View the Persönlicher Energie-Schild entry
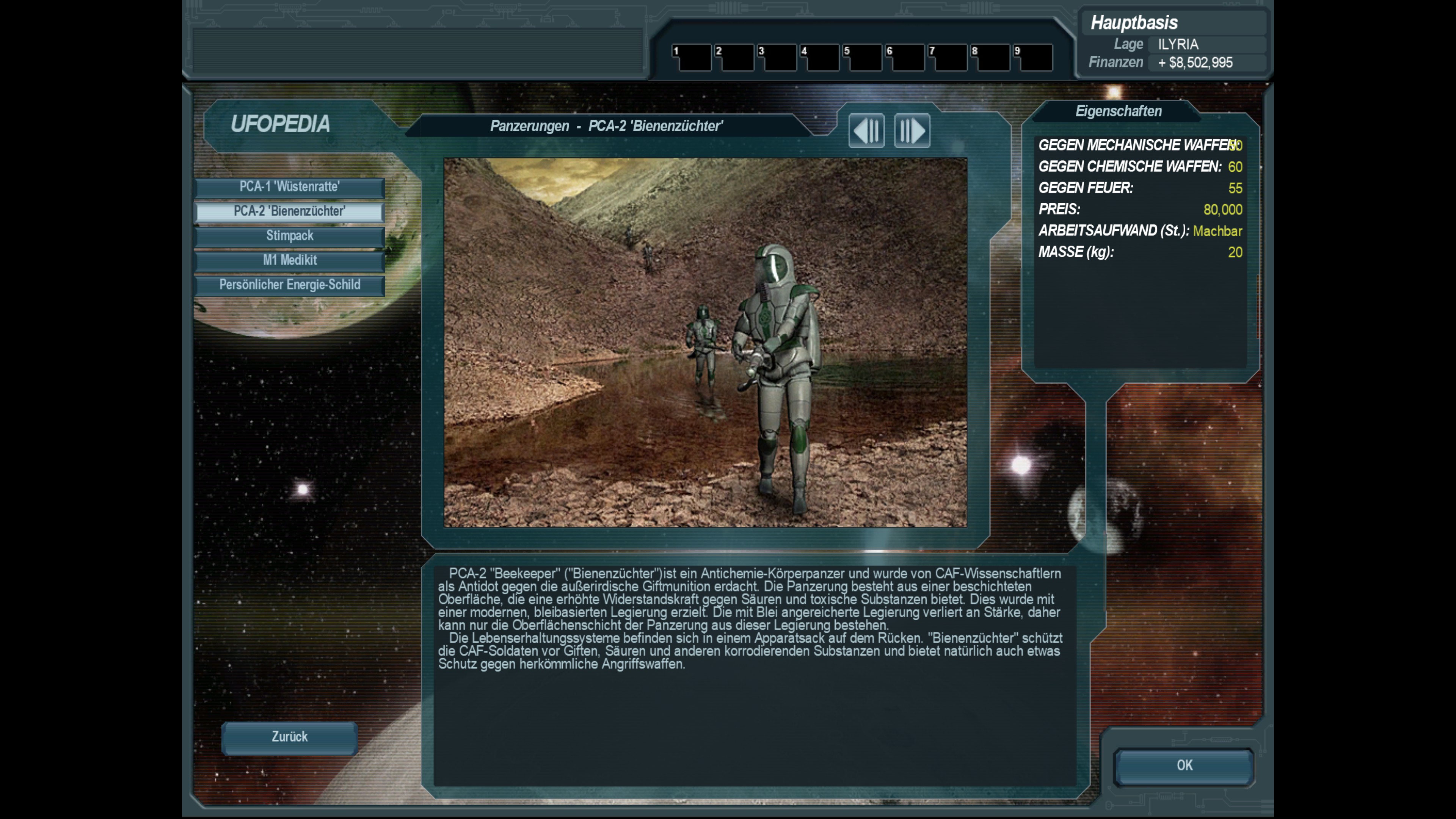 (x=289, y=285)
